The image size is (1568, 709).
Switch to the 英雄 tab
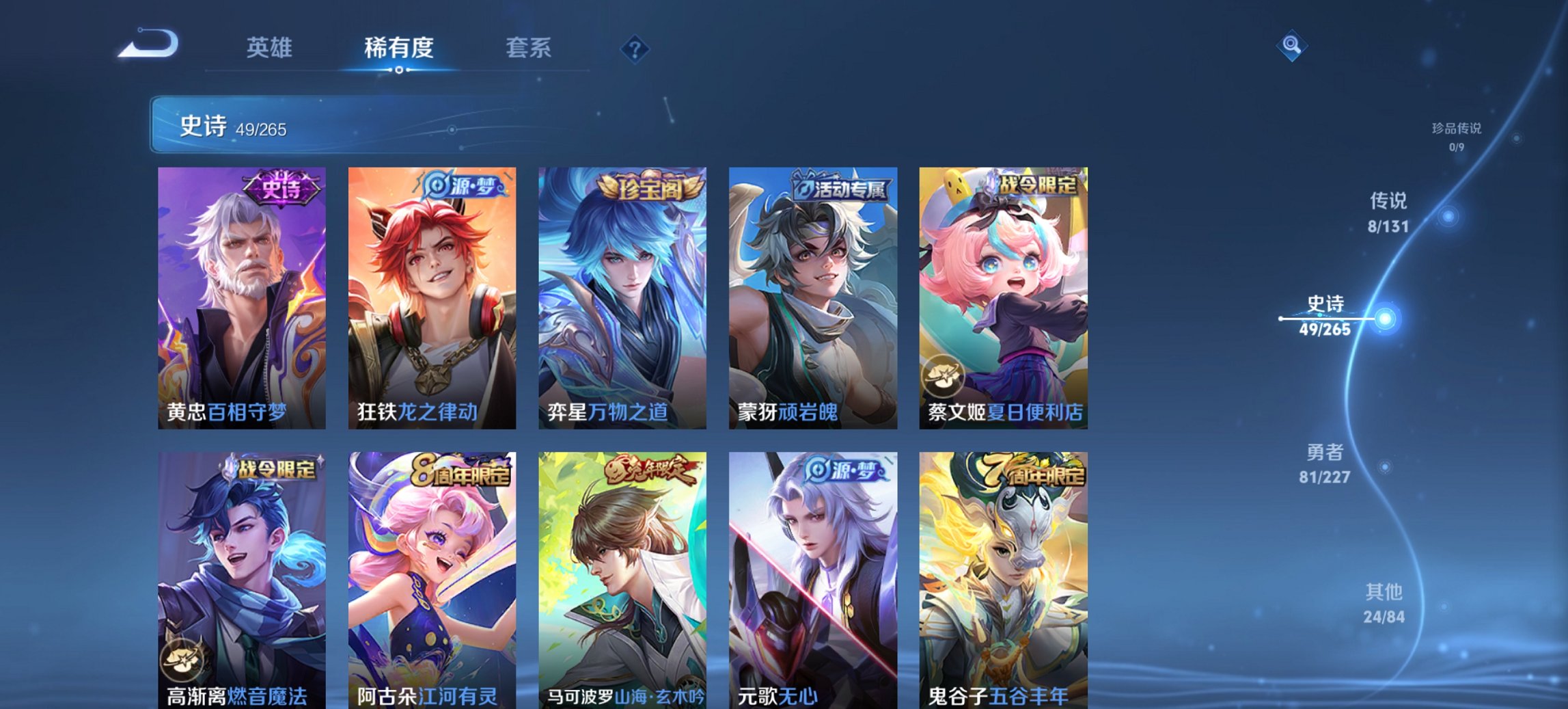click(271, 48)
